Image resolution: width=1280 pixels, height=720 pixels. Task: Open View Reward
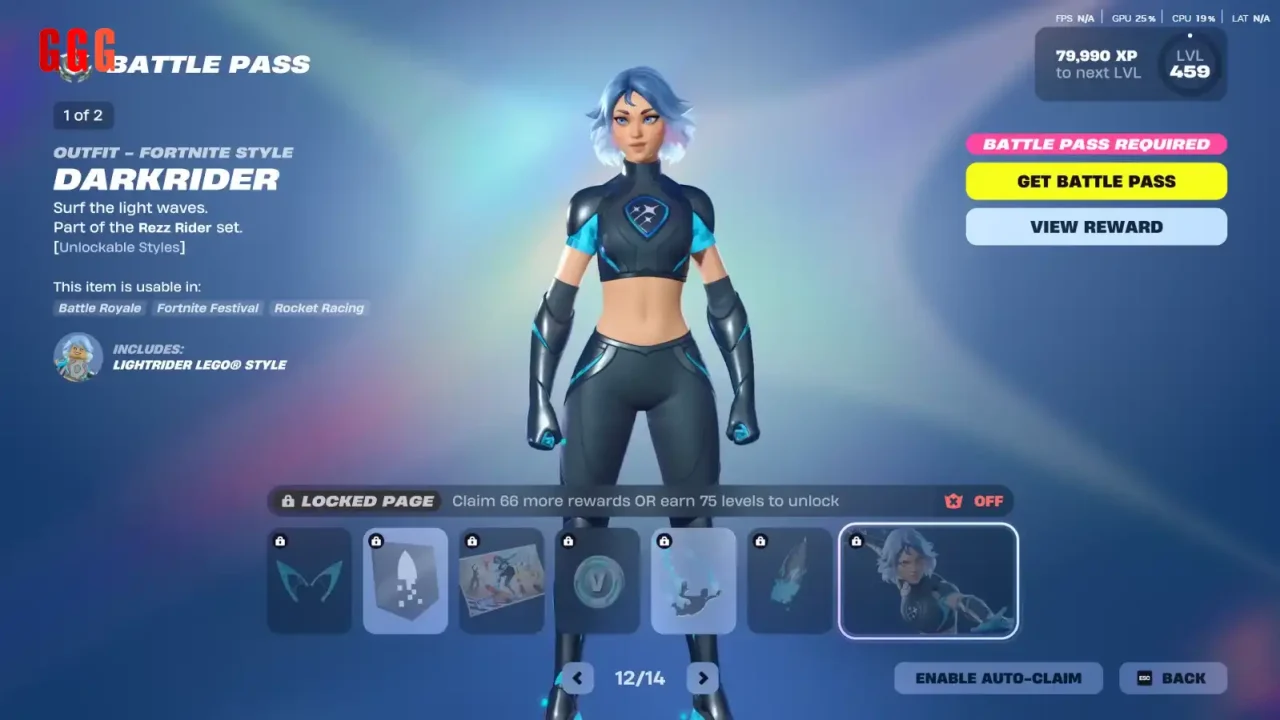coord(1096,227)
